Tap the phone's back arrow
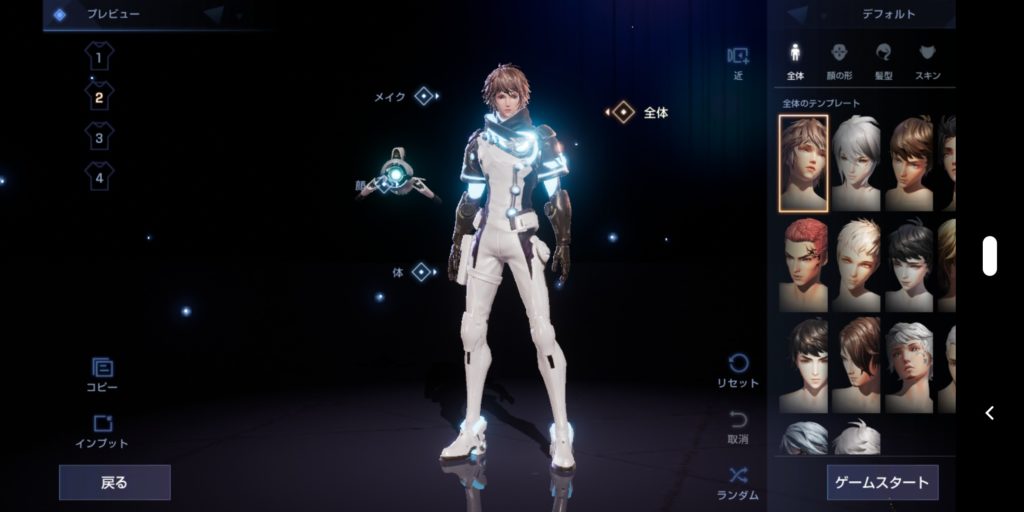Viewport: 1024px width, 512px height. click(x=989, y=413)
